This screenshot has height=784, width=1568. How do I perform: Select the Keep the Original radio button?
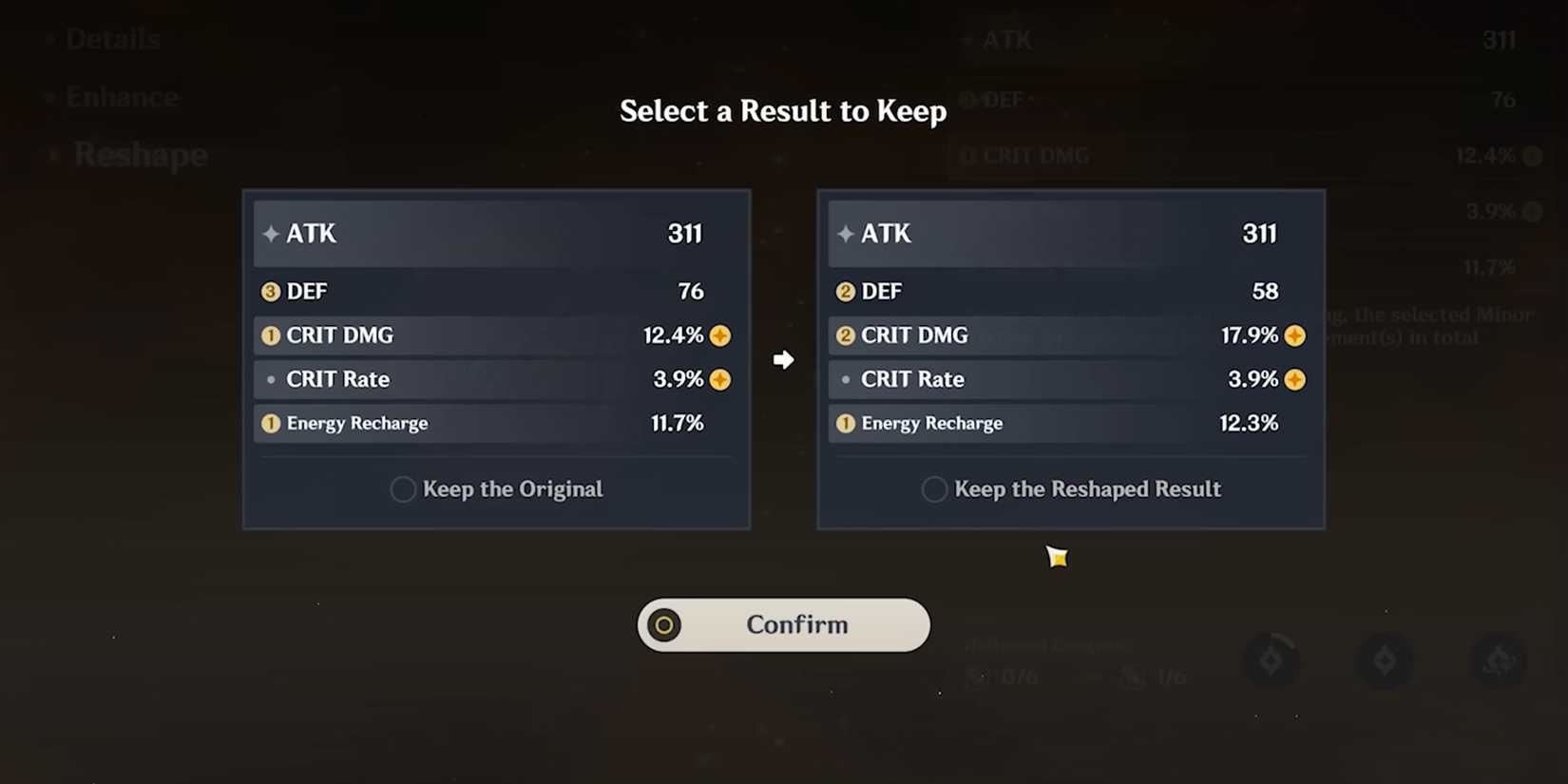pos(402,488)
